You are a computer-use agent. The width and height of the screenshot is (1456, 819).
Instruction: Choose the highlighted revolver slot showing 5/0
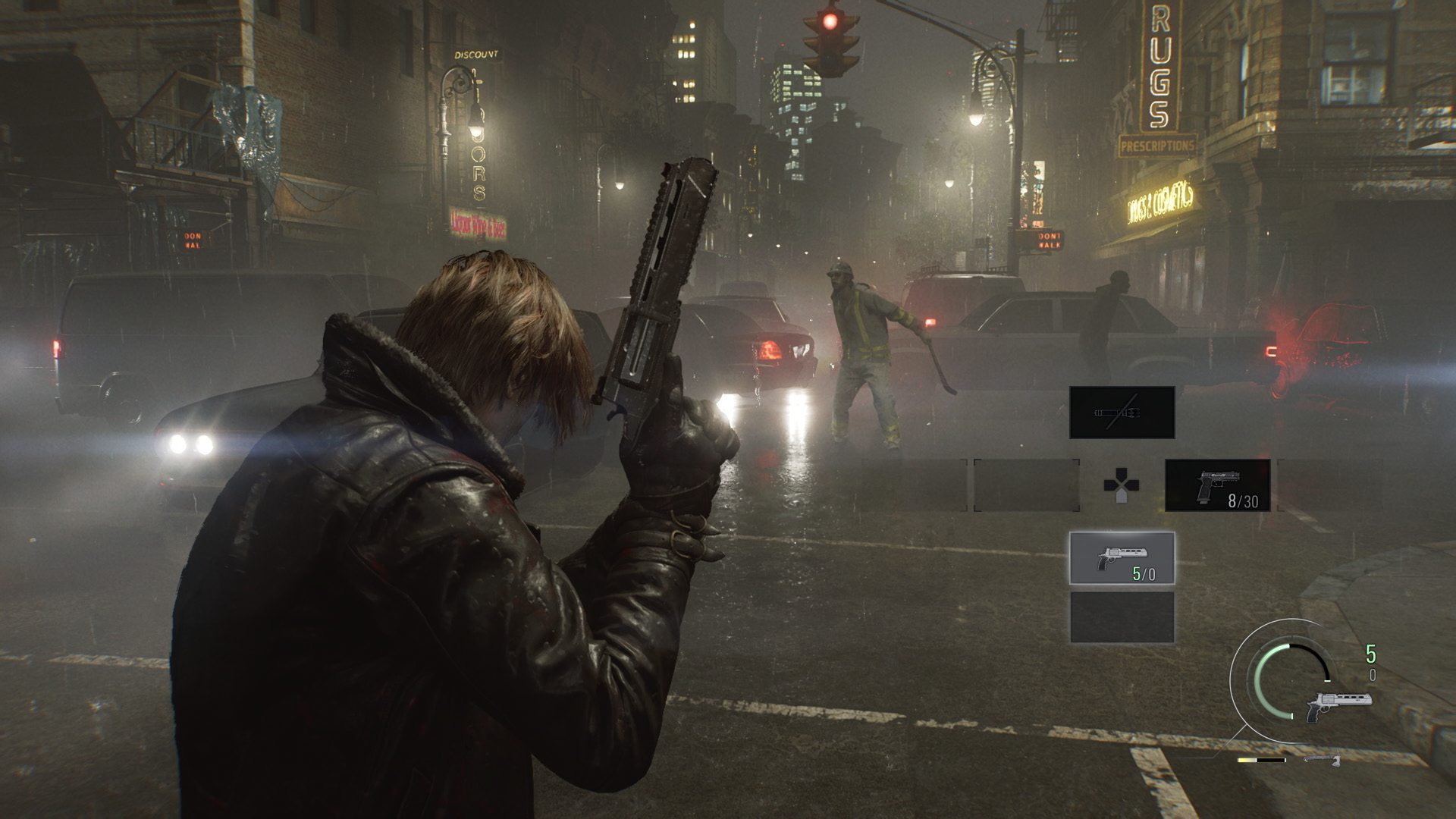[1122, 558]
